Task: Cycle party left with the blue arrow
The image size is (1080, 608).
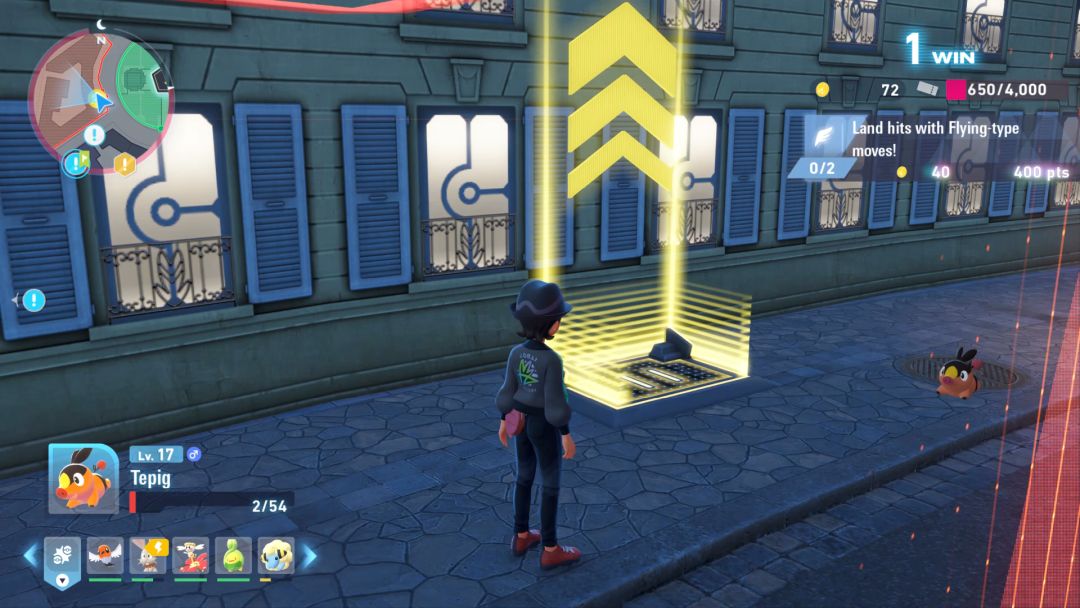Action: [x=30, y=555]
